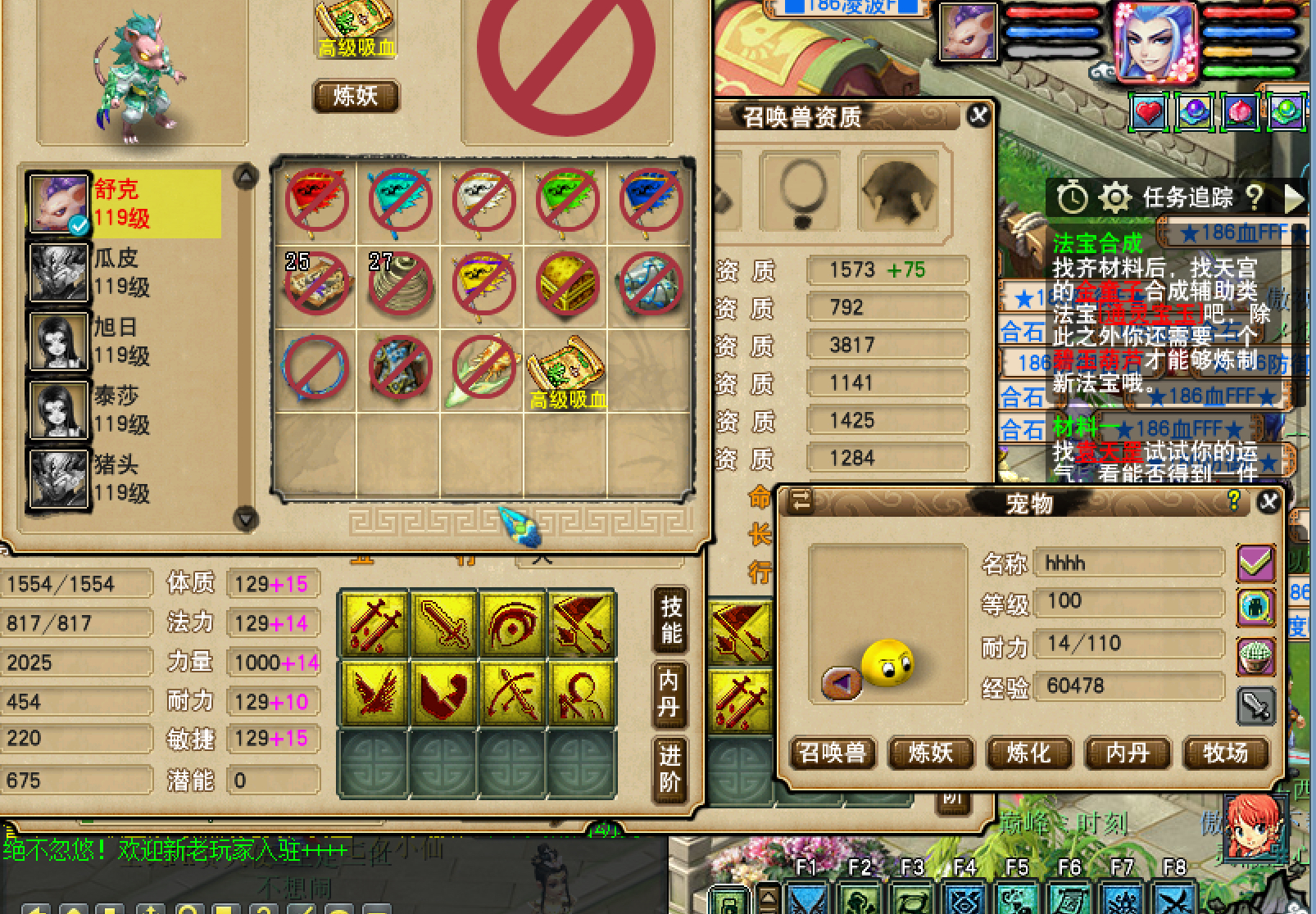Open the 任务追踪 settings gear
The height and width of the screenshot is (914, 1316).
1114,197
